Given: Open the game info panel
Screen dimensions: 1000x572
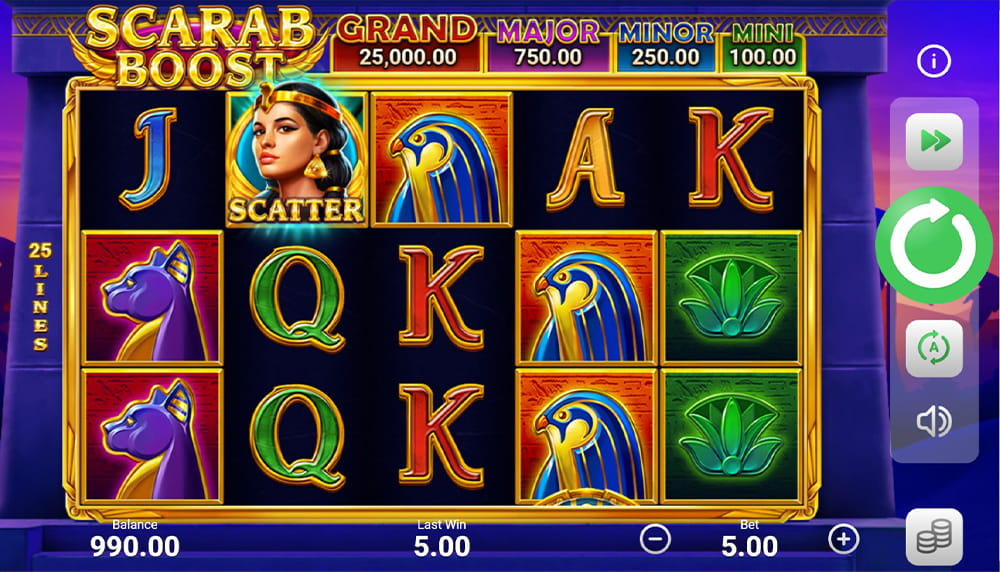Looking at the screenshot, I should (934, 62).
